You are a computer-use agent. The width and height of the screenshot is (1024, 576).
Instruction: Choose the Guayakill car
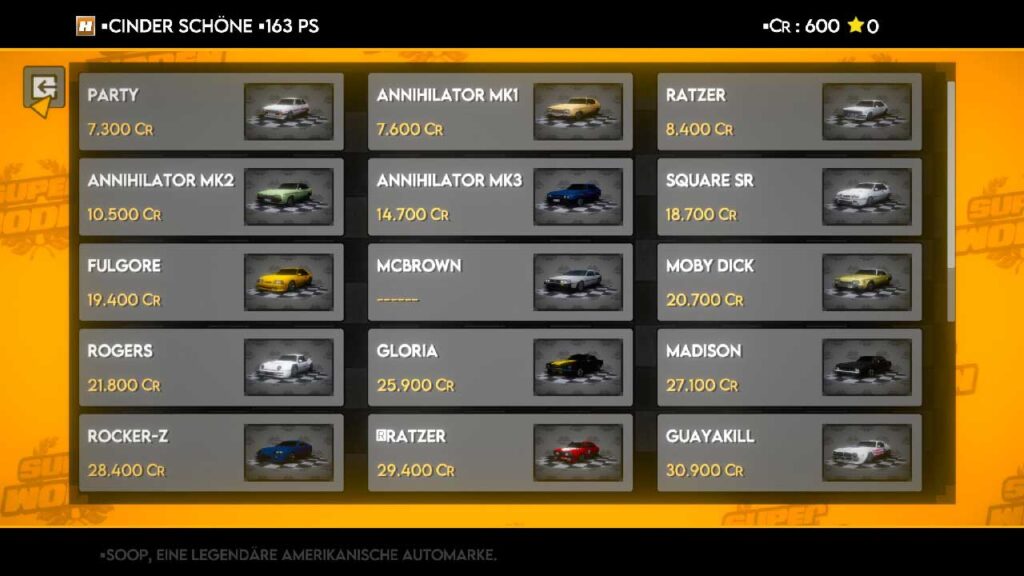click(x=789, y=452)
